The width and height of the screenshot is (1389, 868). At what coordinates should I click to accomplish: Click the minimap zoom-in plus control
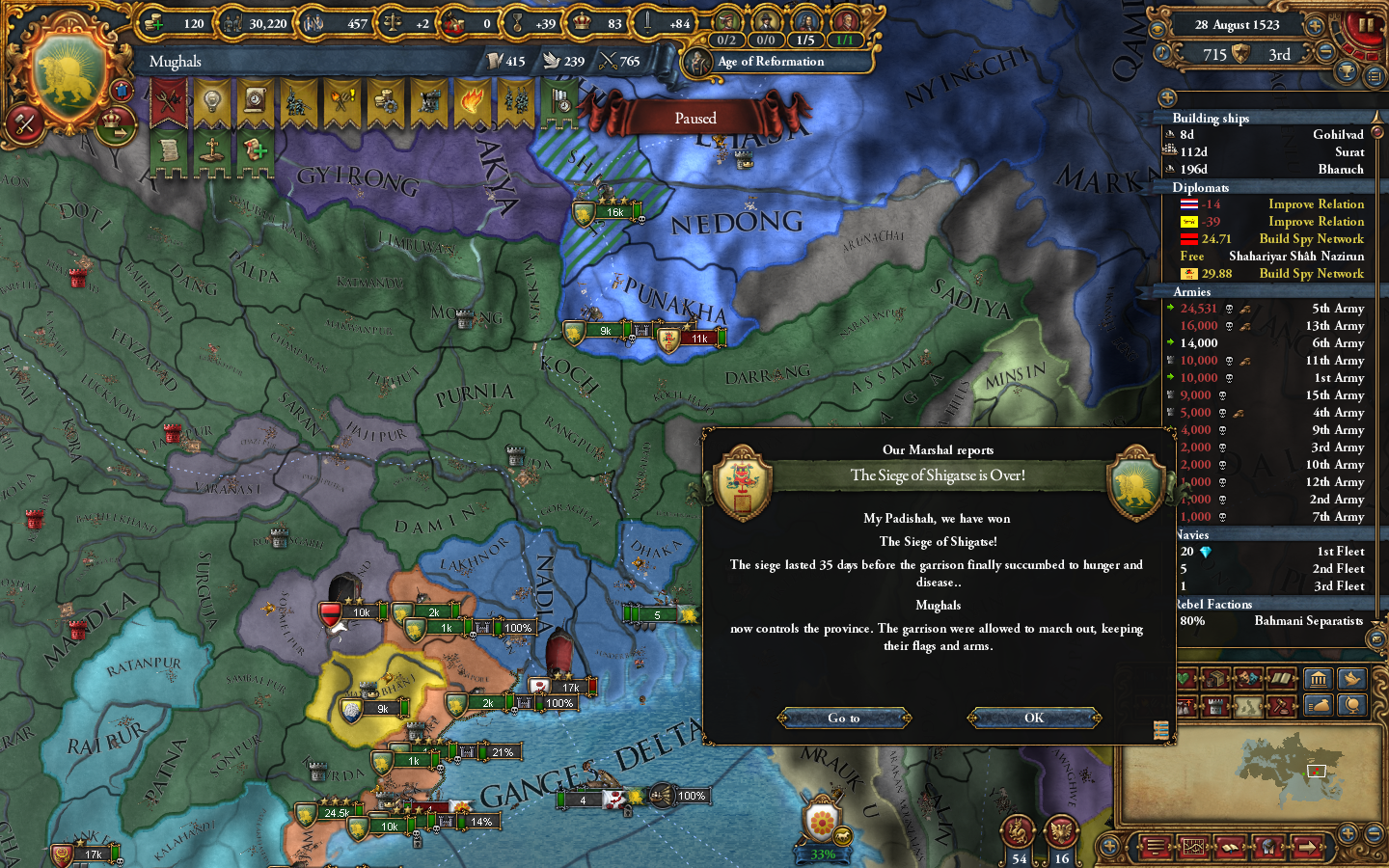[x=1348, y=833]
